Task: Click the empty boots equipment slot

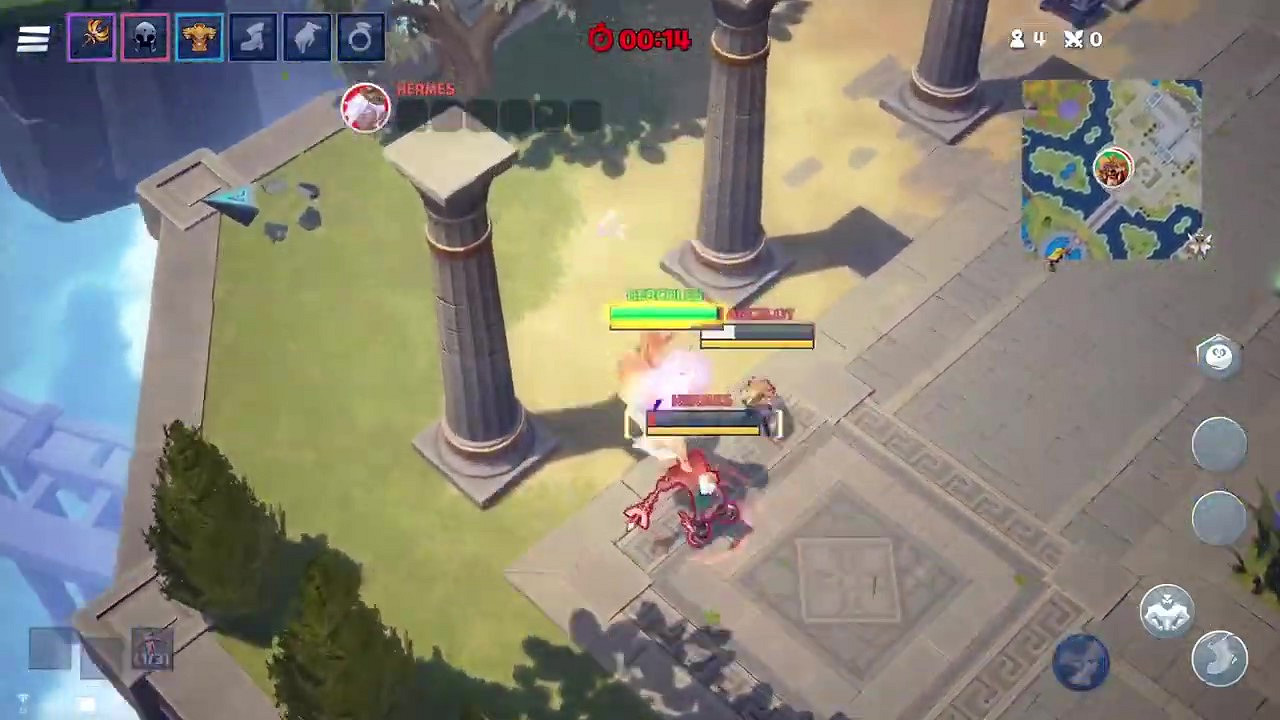Action: tap(253, 38)
